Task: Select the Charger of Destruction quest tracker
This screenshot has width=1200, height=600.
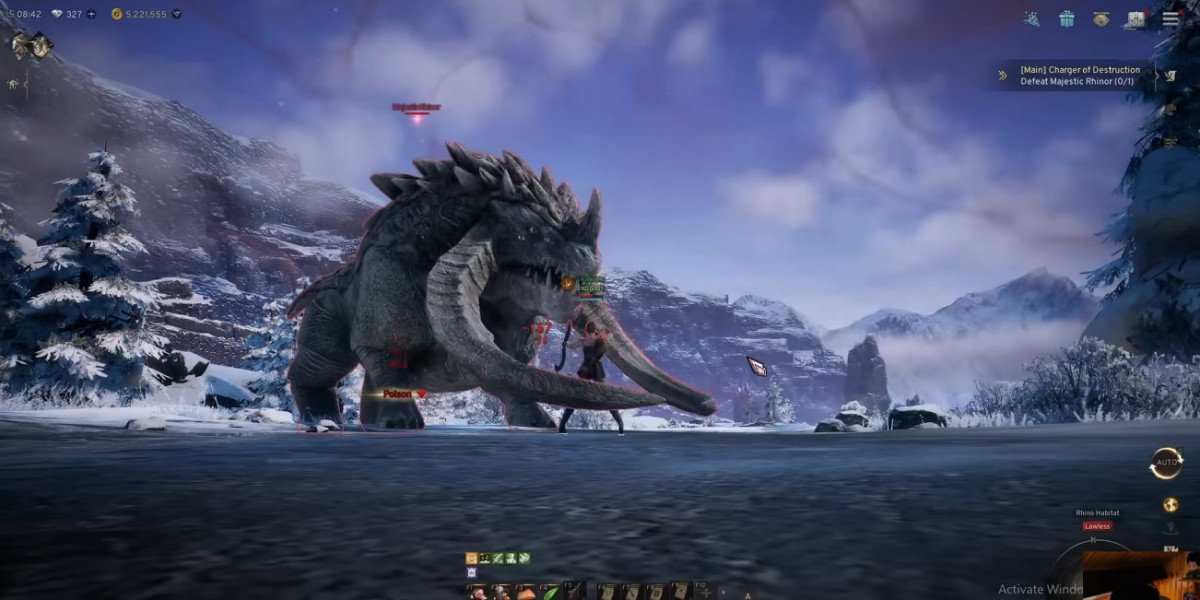Action: tap(1079, 75)
